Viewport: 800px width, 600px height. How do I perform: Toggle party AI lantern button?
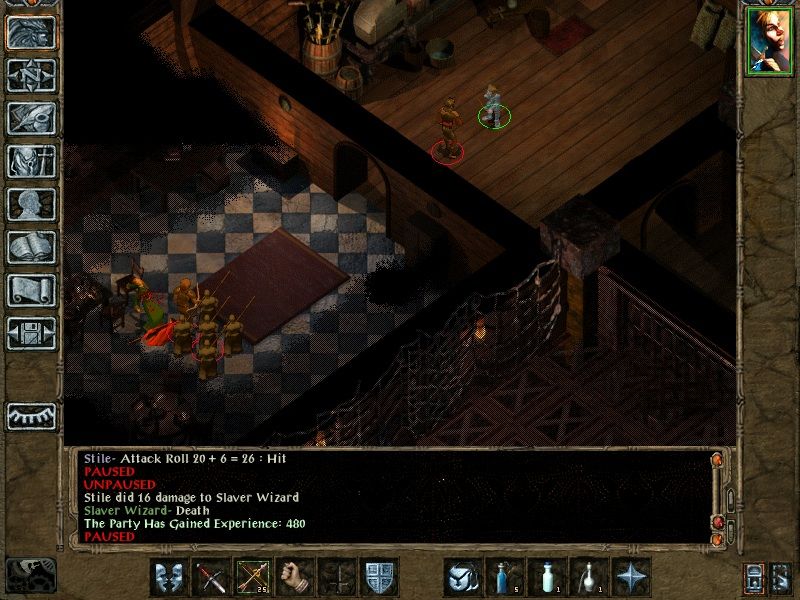pos(755,577)
